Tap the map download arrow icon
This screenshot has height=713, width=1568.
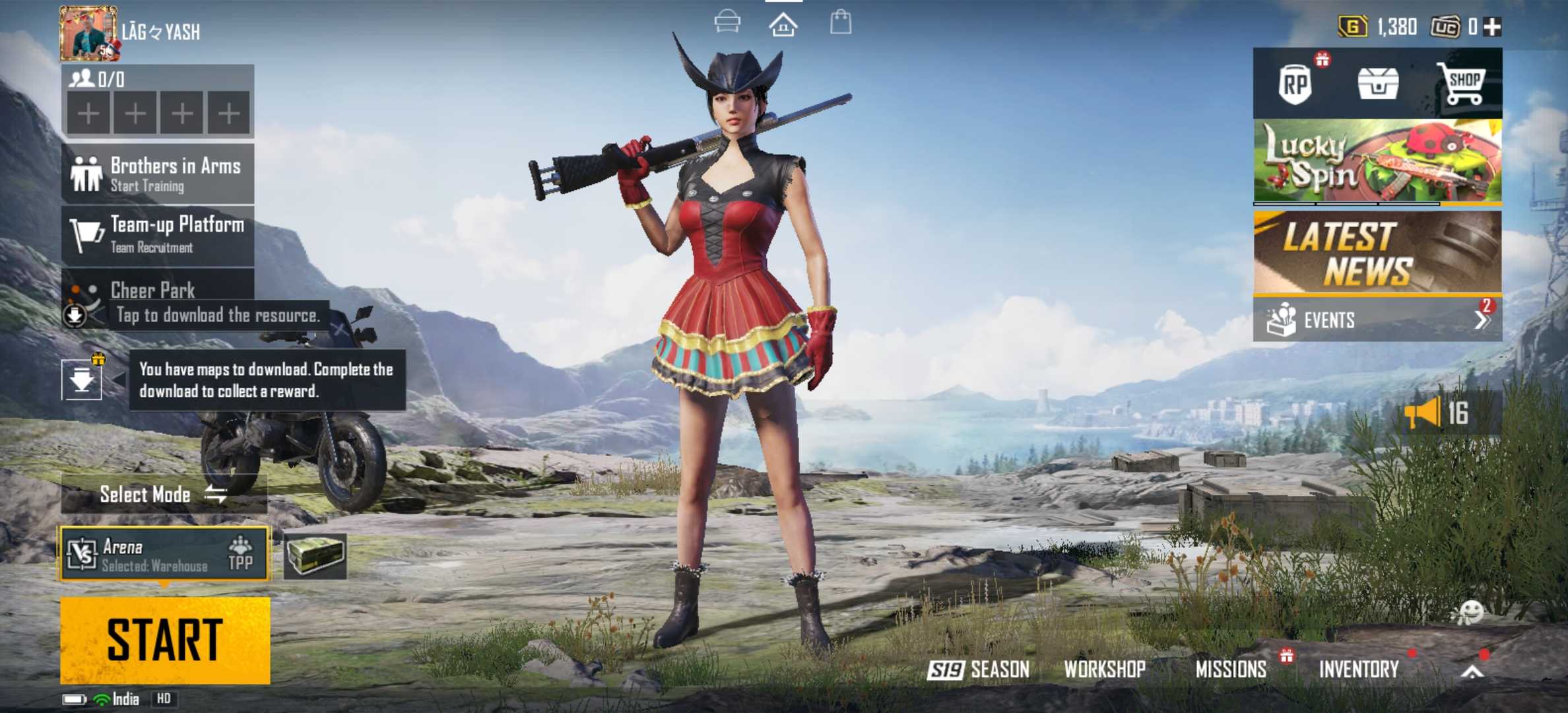click(x=82, y=380)
